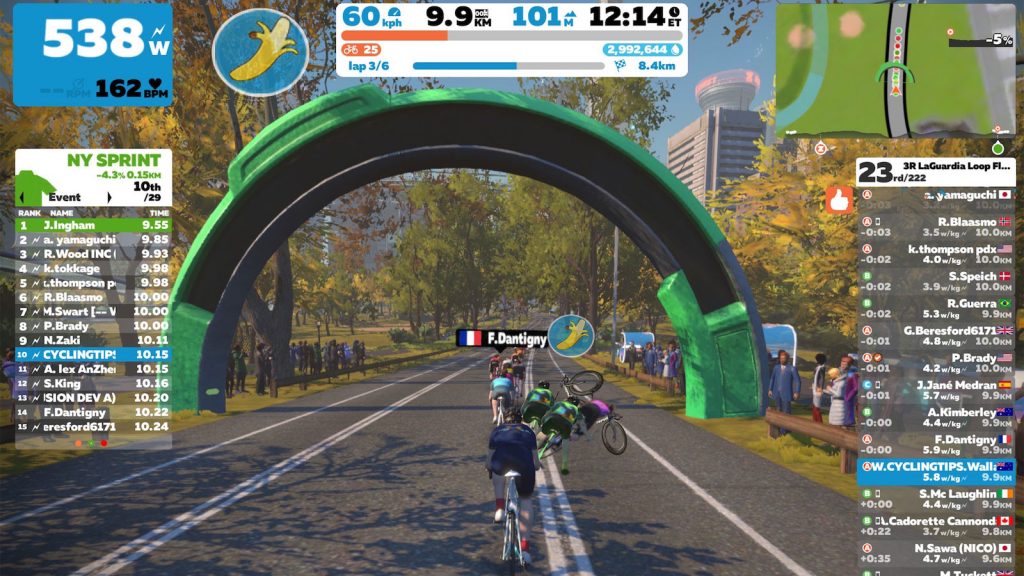The height and width of the screenshot is (576, 1024).
Task: Open the course minimap
Action: (x=894, y=69)
